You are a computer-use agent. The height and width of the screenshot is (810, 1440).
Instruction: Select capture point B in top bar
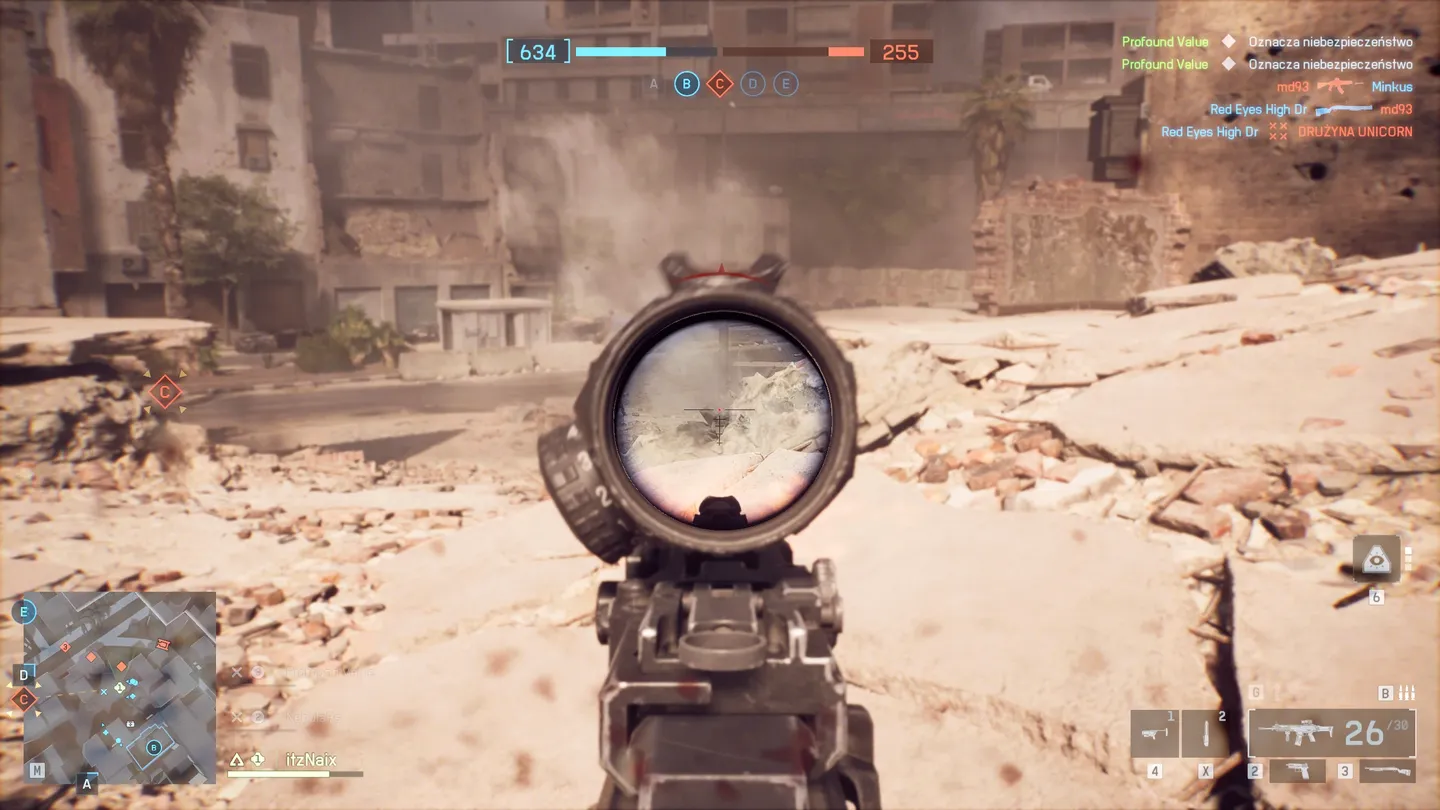tap(686, 84)
